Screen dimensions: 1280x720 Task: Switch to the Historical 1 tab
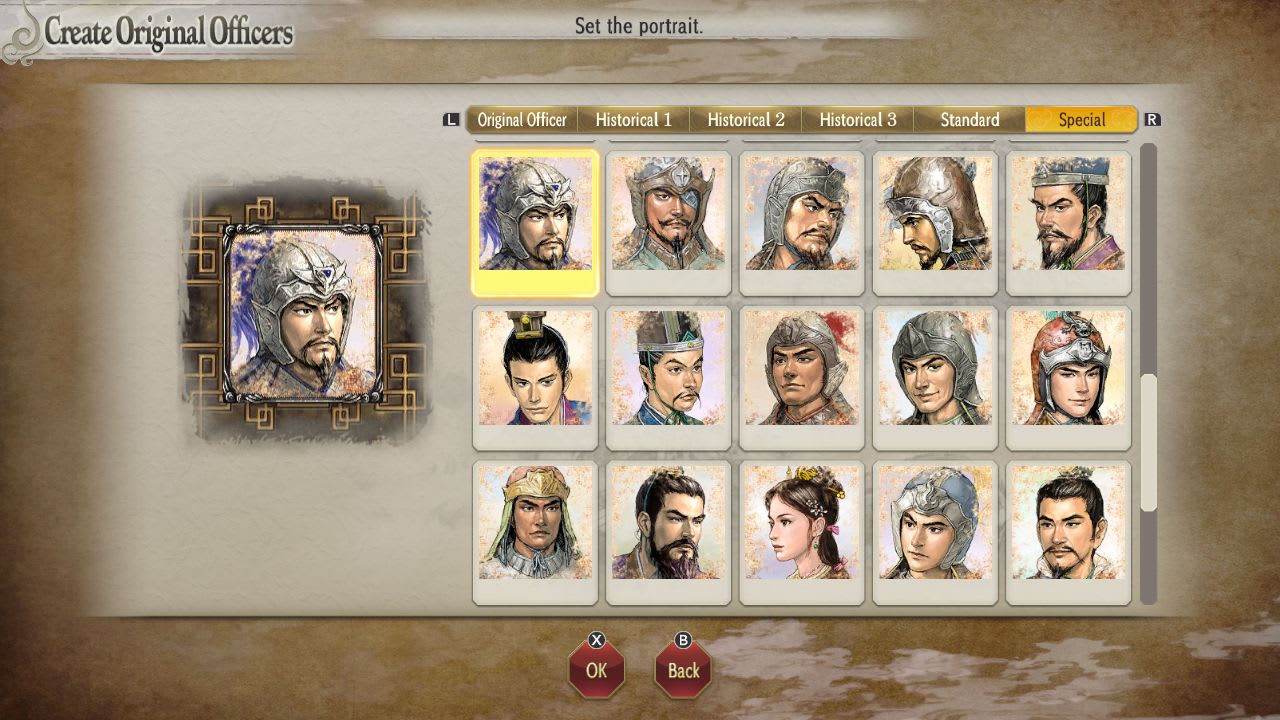pyautogui.click(x=634, y=119)
